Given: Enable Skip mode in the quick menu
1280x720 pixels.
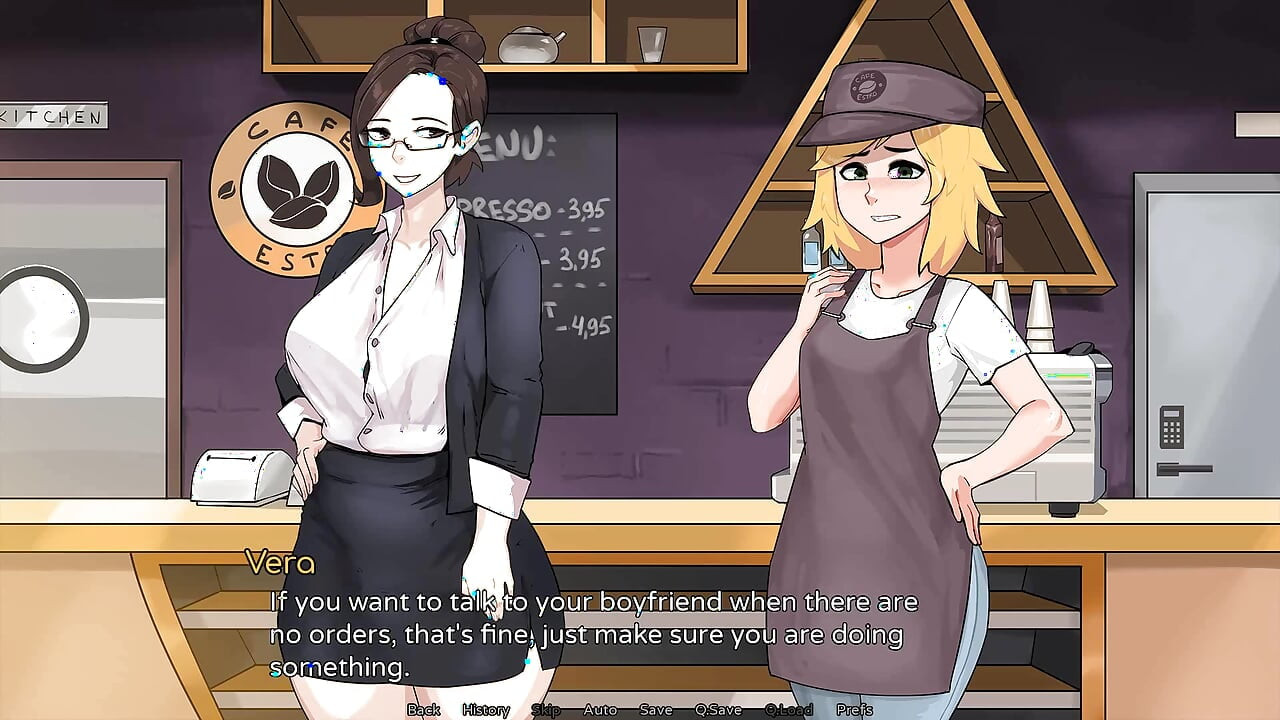Looking at the screenshot, I should point(545,710).
